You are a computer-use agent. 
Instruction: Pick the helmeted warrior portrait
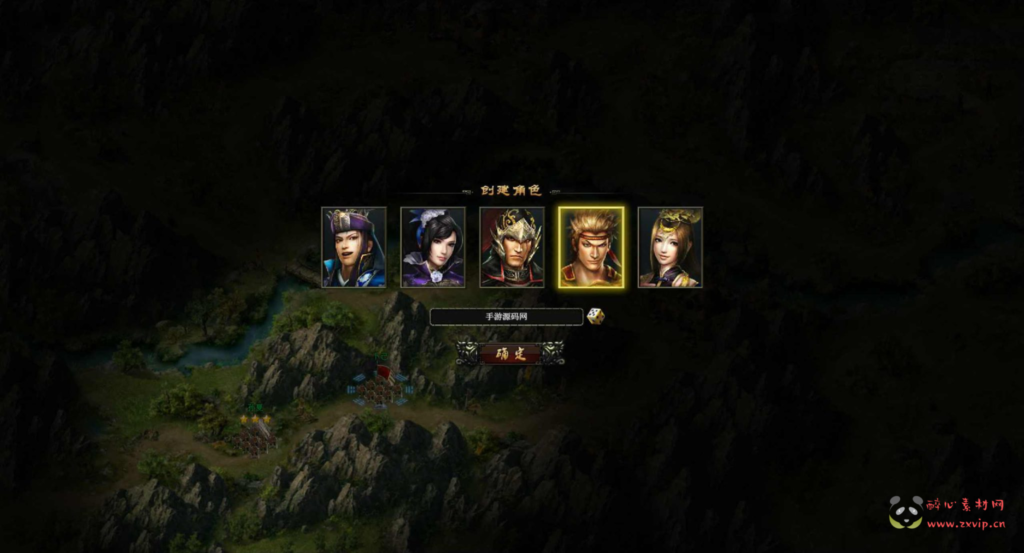coord(512,247)
